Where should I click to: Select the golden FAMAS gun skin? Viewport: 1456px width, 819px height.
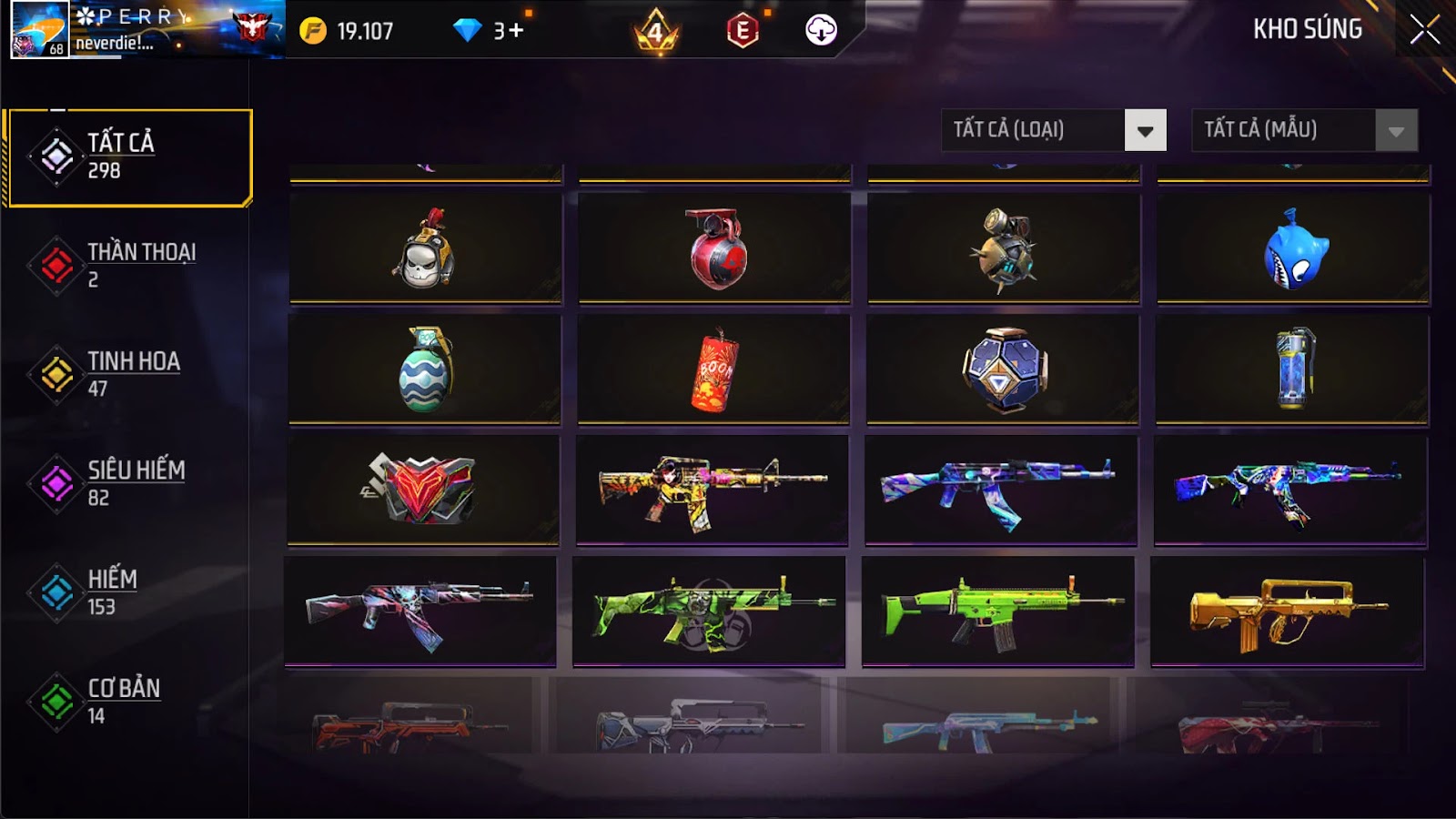click(1287, 612)
